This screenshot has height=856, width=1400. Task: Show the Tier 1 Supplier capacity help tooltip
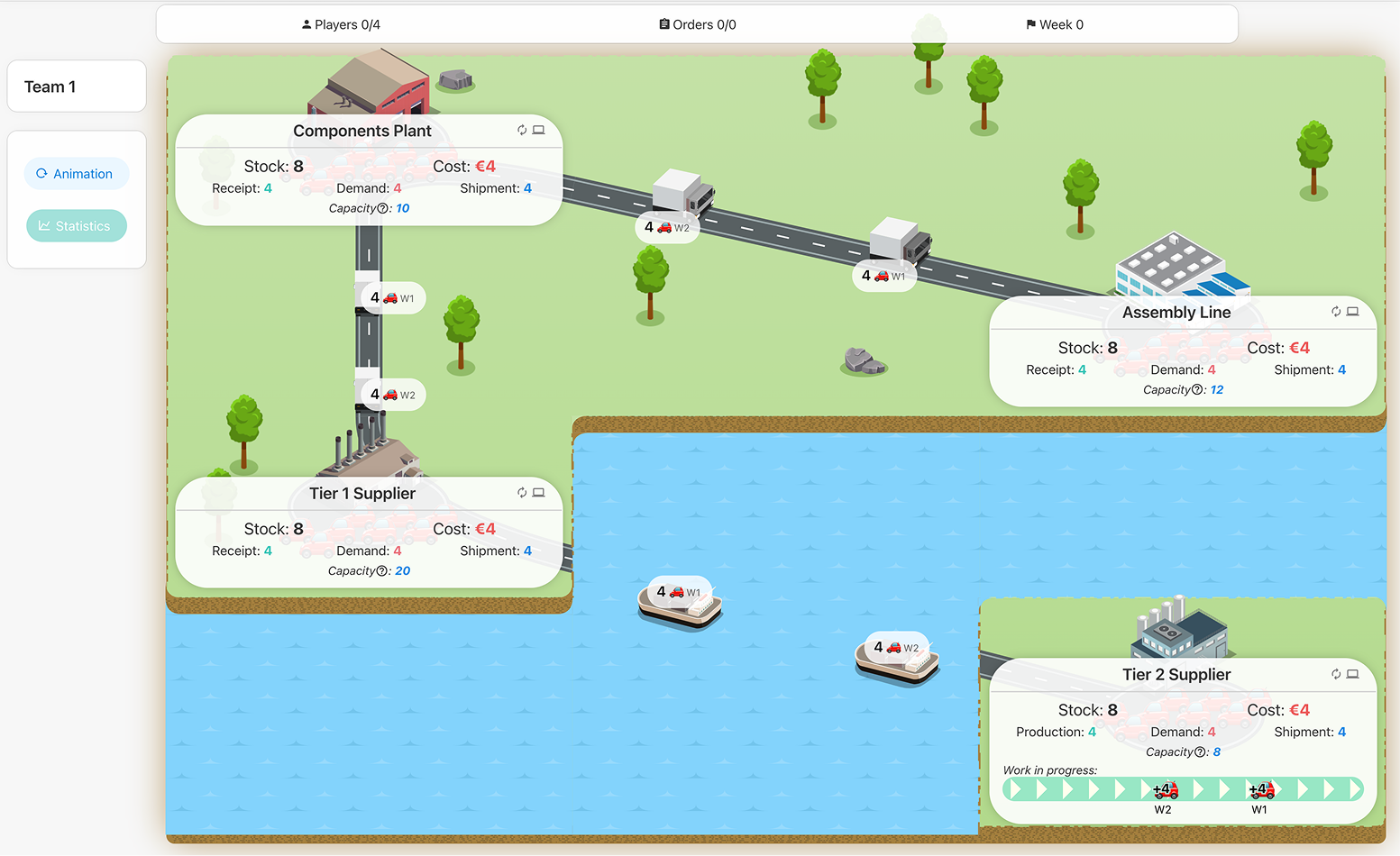pos(382,571)
